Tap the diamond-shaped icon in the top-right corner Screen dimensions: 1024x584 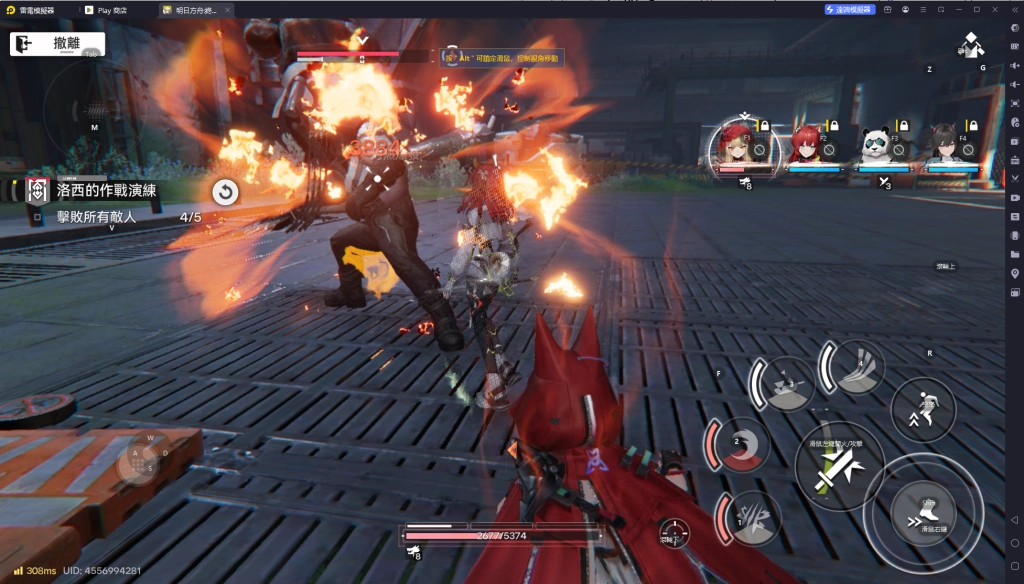pyautogui.click(x=968, y=45)
